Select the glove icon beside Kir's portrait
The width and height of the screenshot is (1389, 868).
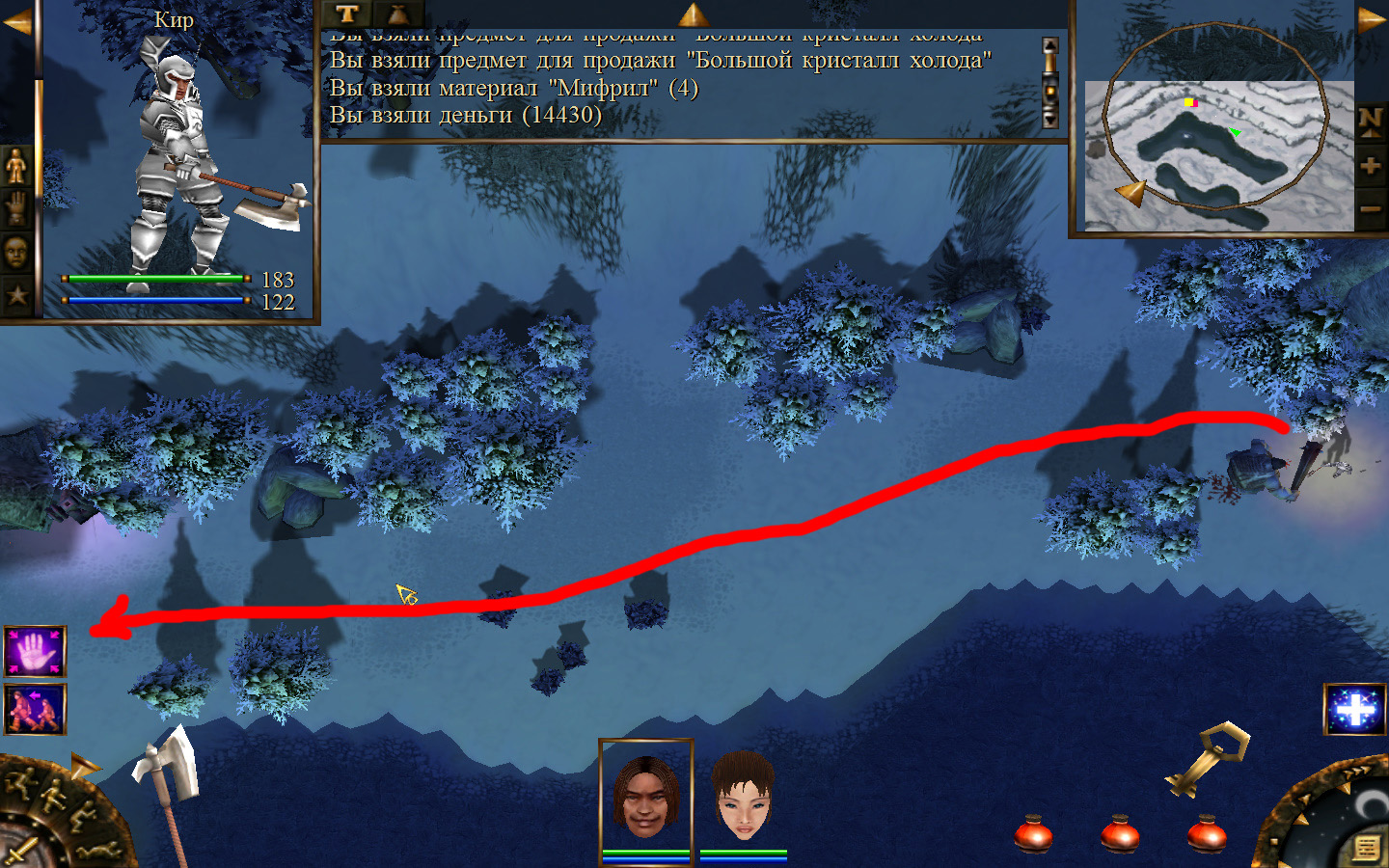tap(16, 208)
